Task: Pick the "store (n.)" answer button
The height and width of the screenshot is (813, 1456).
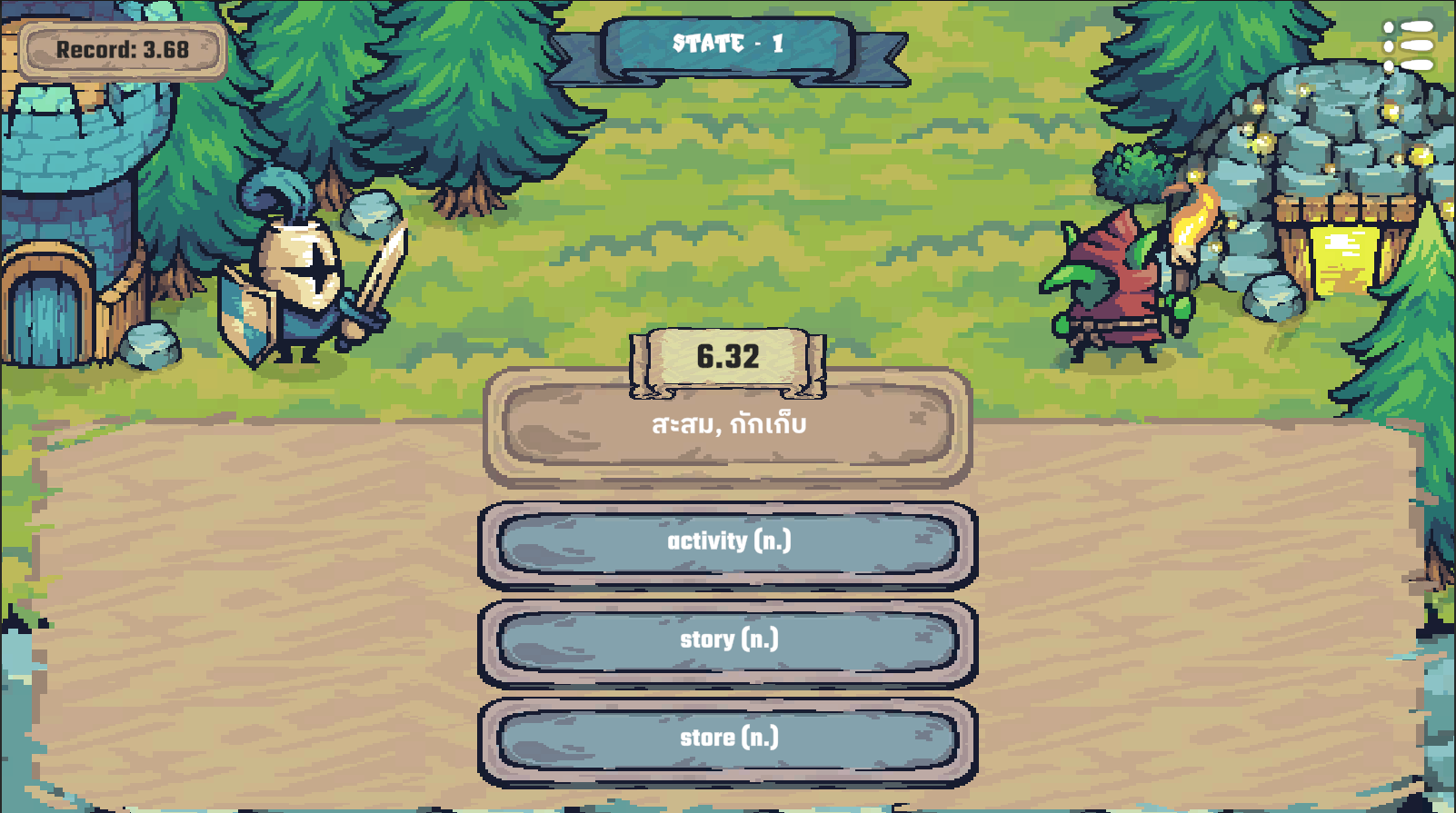Action: pos(728,739)
